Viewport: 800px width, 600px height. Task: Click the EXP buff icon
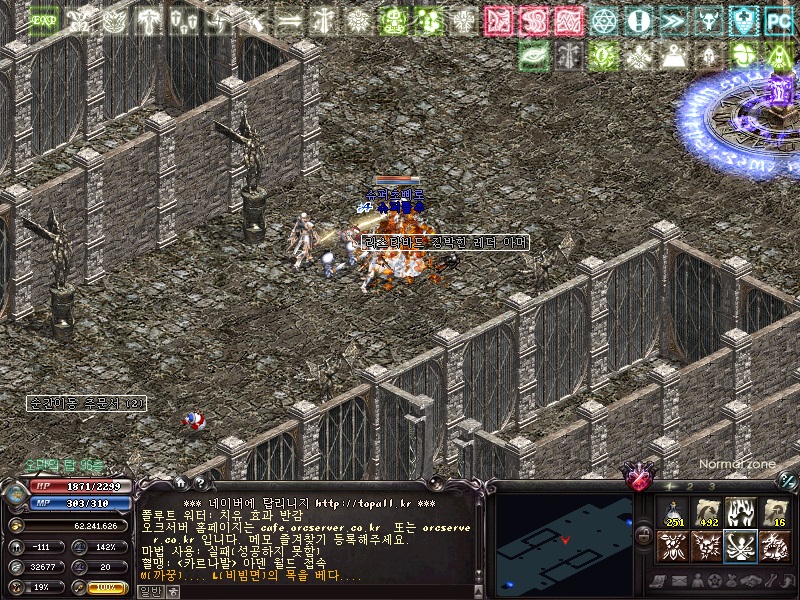44,20
